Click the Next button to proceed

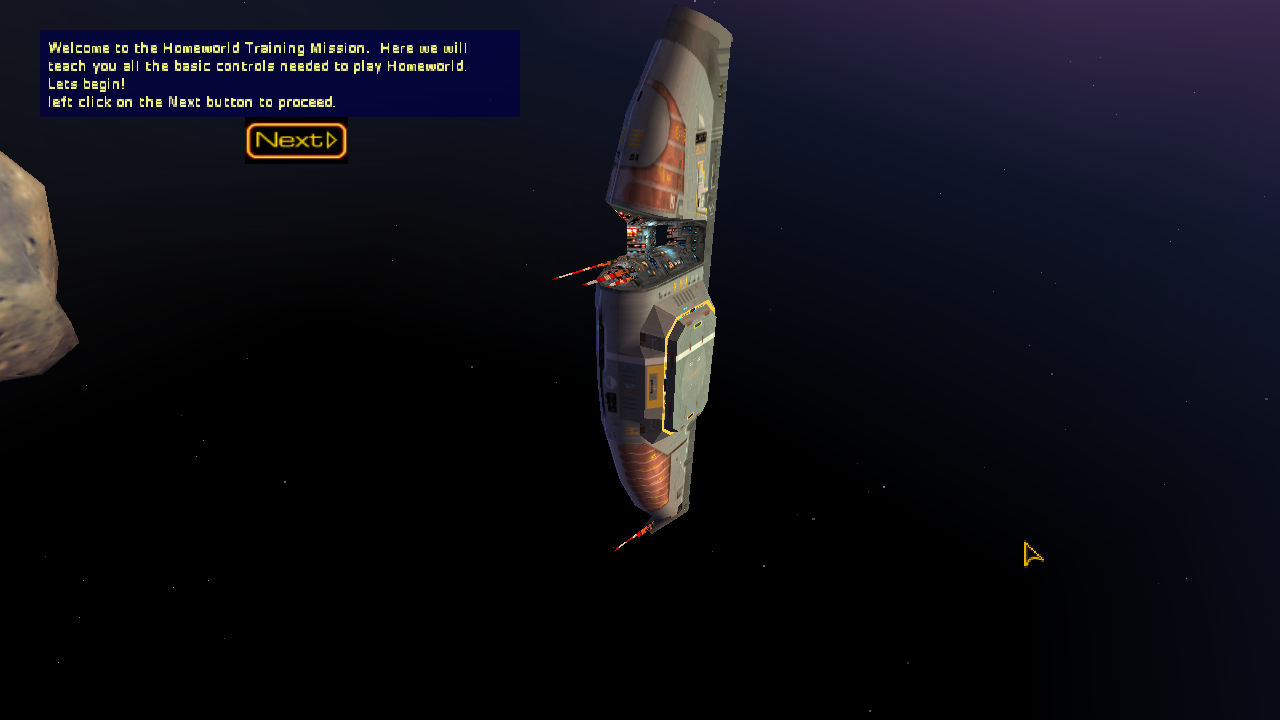296,141
